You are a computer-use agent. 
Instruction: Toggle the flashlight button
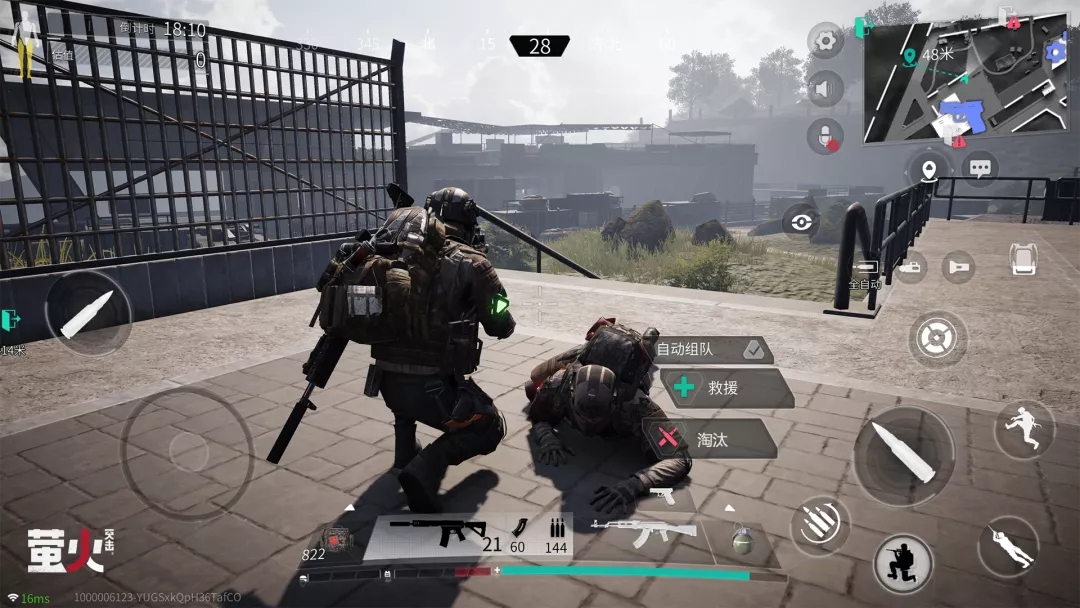(958, 266)
